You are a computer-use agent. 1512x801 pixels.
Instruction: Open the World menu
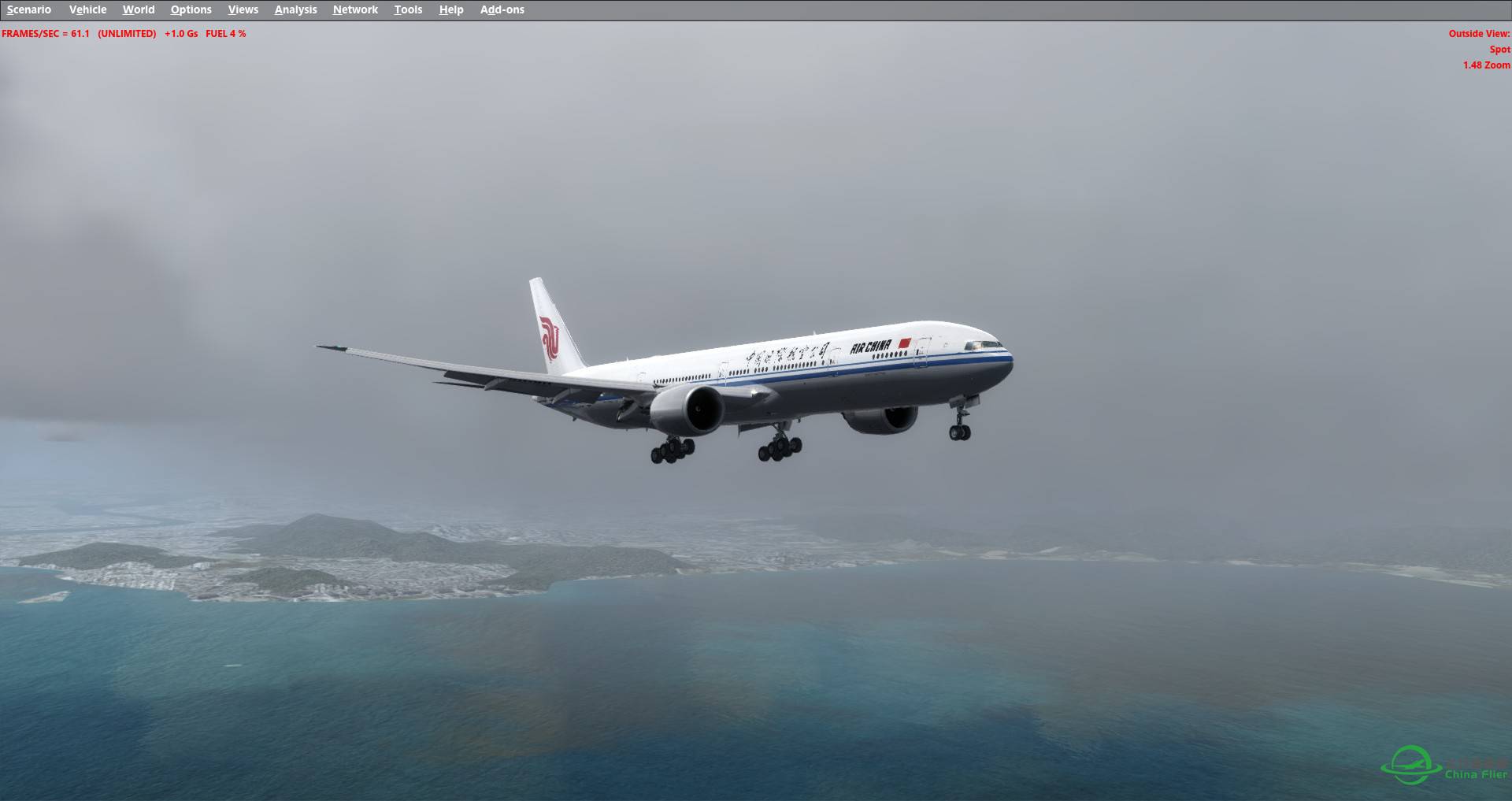[139, 9]
